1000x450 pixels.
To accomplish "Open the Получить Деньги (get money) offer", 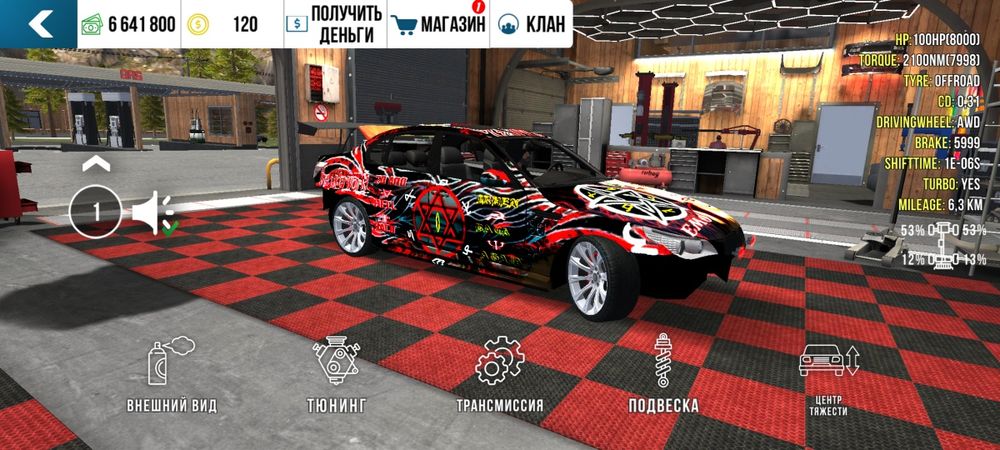I will point(334,24).
